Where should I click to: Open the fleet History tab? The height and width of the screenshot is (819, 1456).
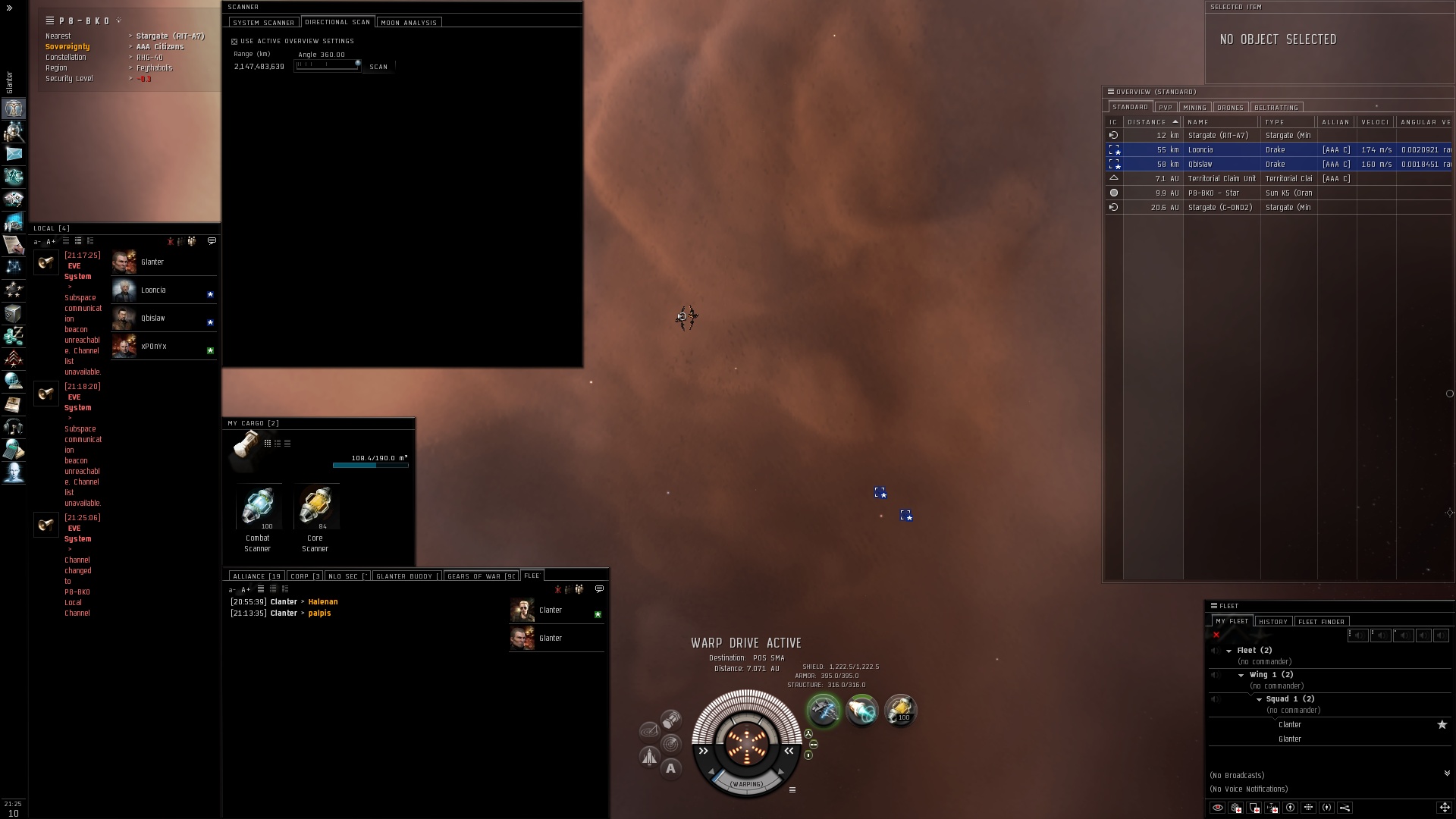point(1273,622)
